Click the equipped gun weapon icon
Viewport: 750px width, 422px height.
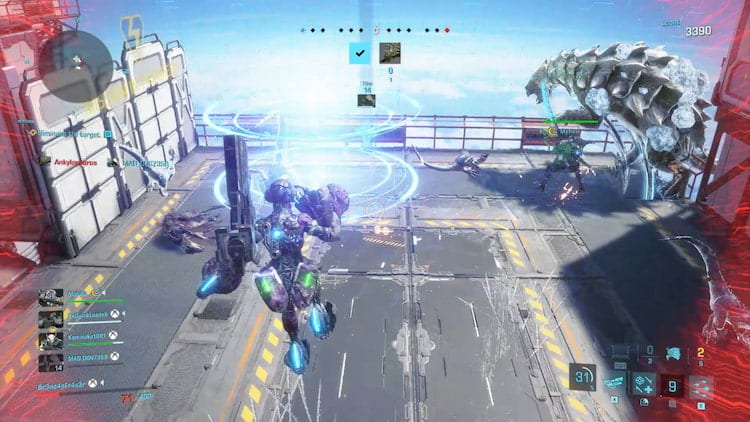click(x=620, y=351)
